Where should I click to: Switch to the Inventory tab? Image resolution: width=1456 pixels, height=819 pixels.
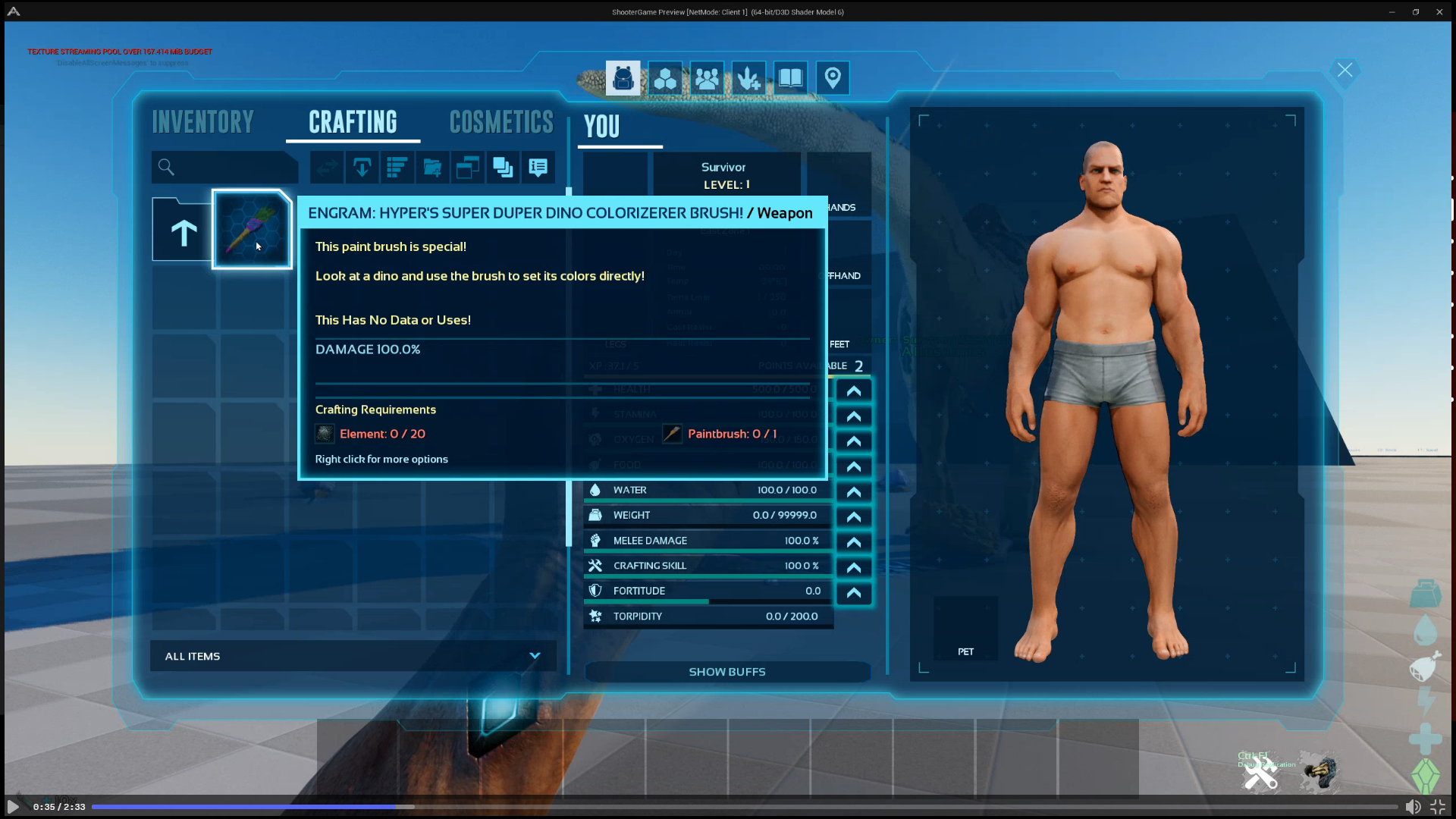click(202, 122)
